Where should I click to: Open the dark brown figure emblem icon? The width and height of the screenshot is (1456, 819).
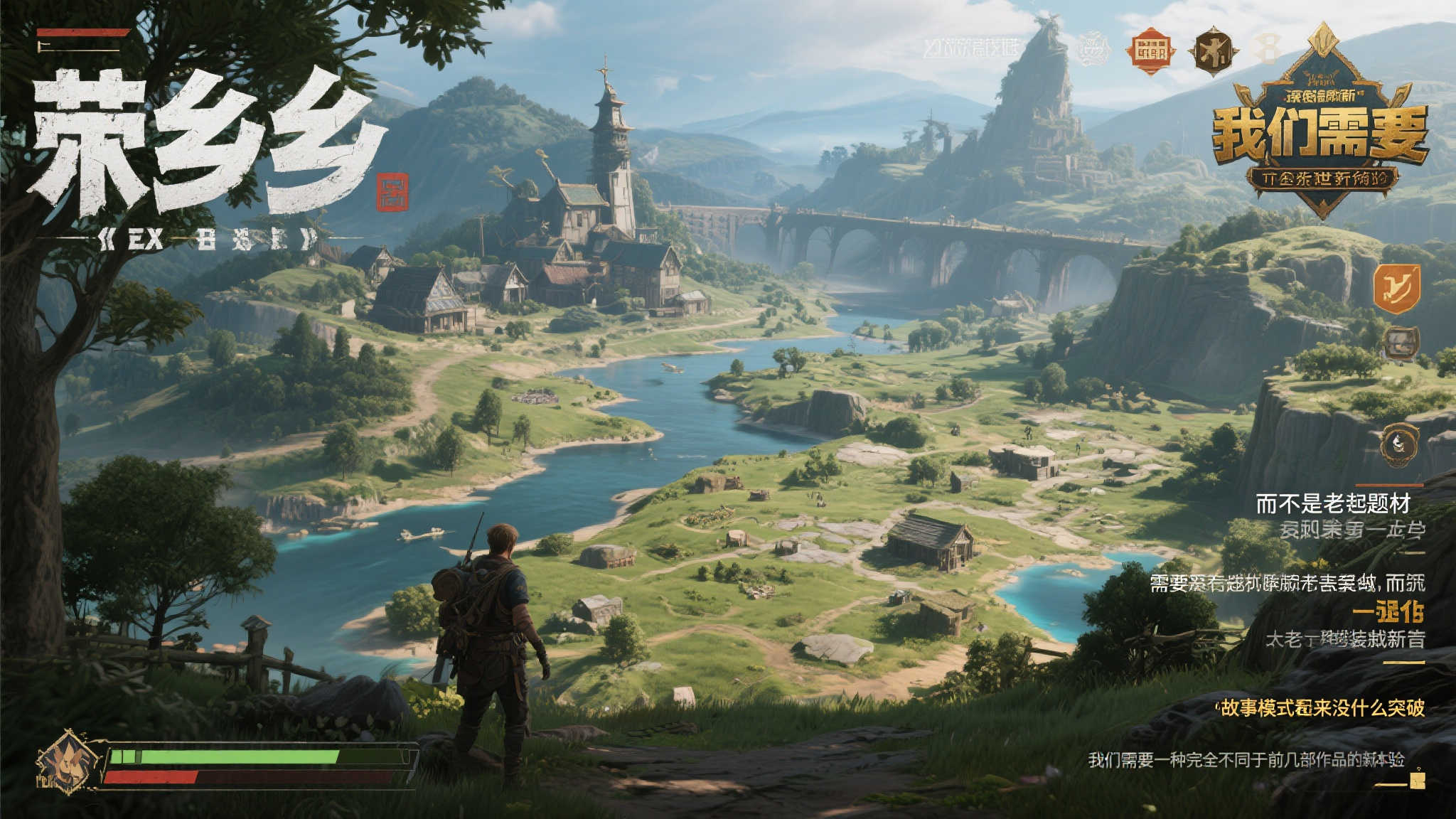[x=1214, y=52]
